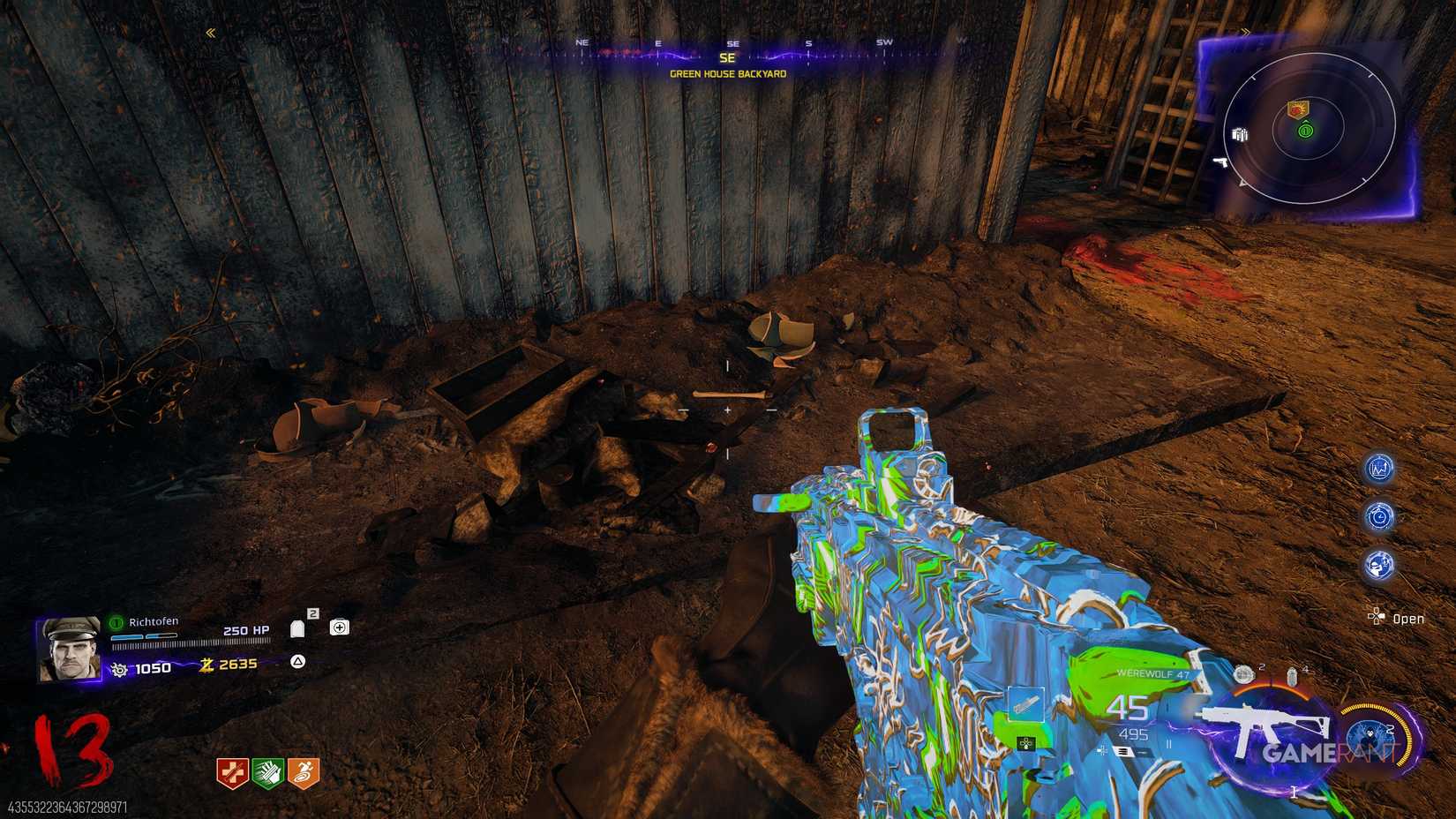Select the Stamin-Up runner perk icon
The width and height of the screenshot is (1456, 819).
(x=303, y=770)
